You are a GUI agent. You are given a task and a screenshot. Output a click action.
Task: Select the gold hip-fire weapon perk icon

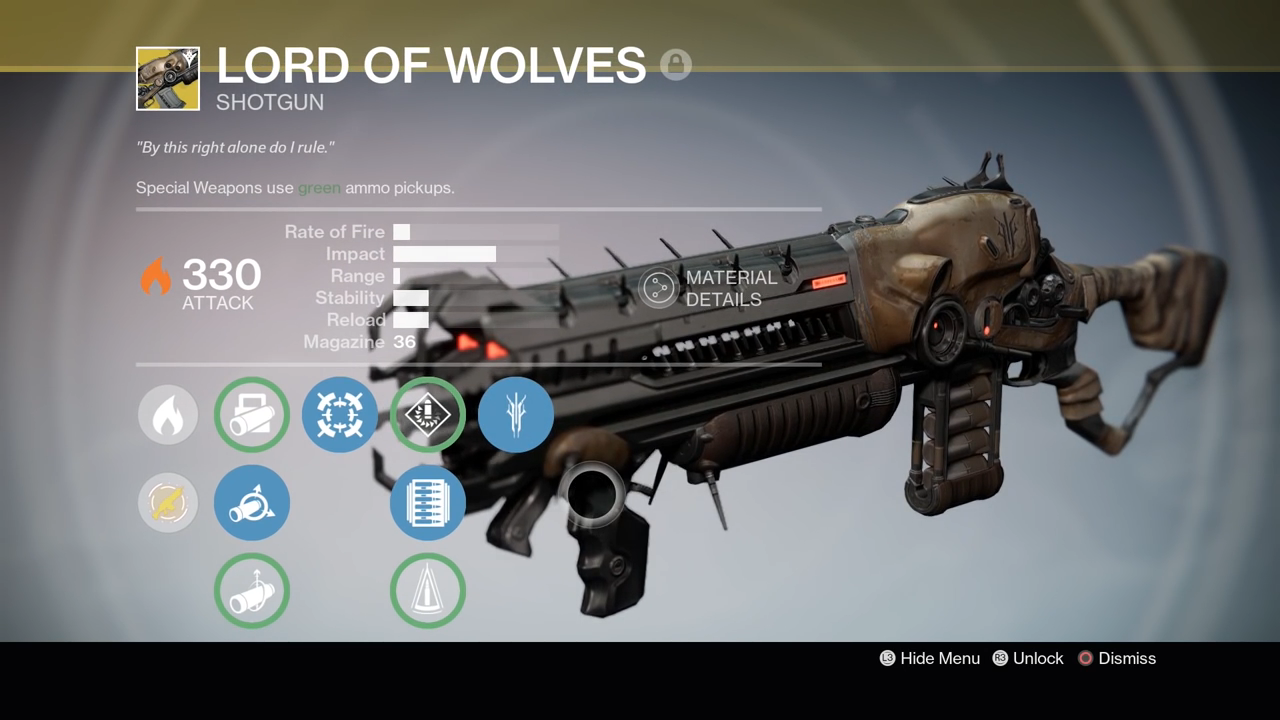coord(168,503)
